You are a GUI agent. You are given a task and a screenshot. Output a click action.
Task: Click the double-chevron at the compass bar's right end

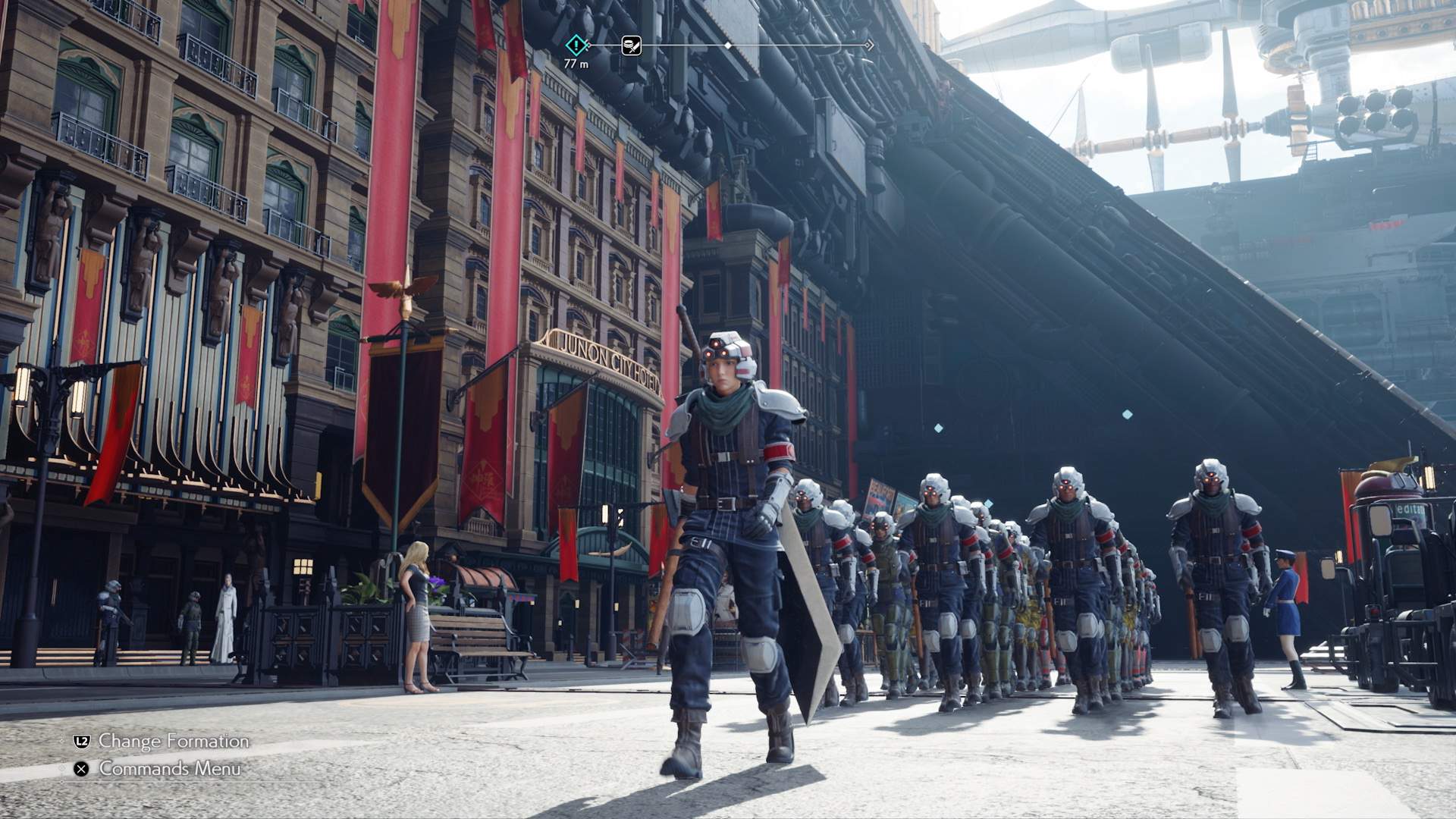(866, 45)
